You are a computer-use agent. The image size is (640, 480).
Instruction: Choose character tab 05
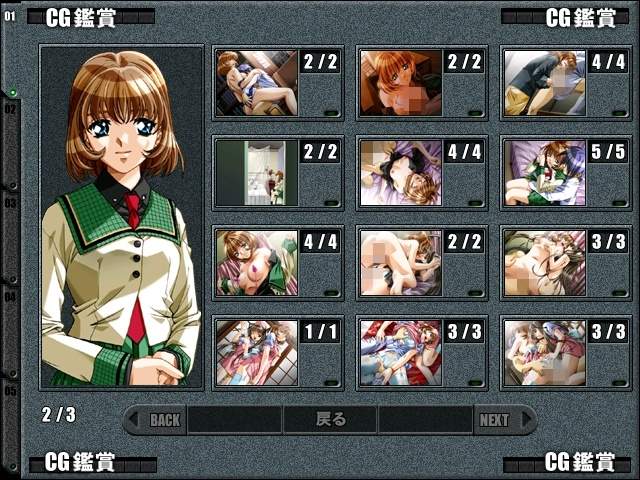tap(10, 390)
